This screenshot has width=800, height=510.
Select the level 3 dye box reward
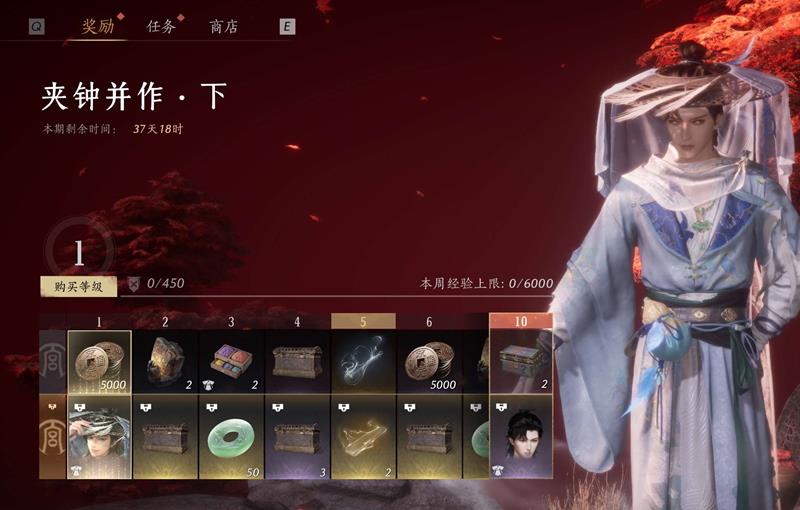[231, 362]
